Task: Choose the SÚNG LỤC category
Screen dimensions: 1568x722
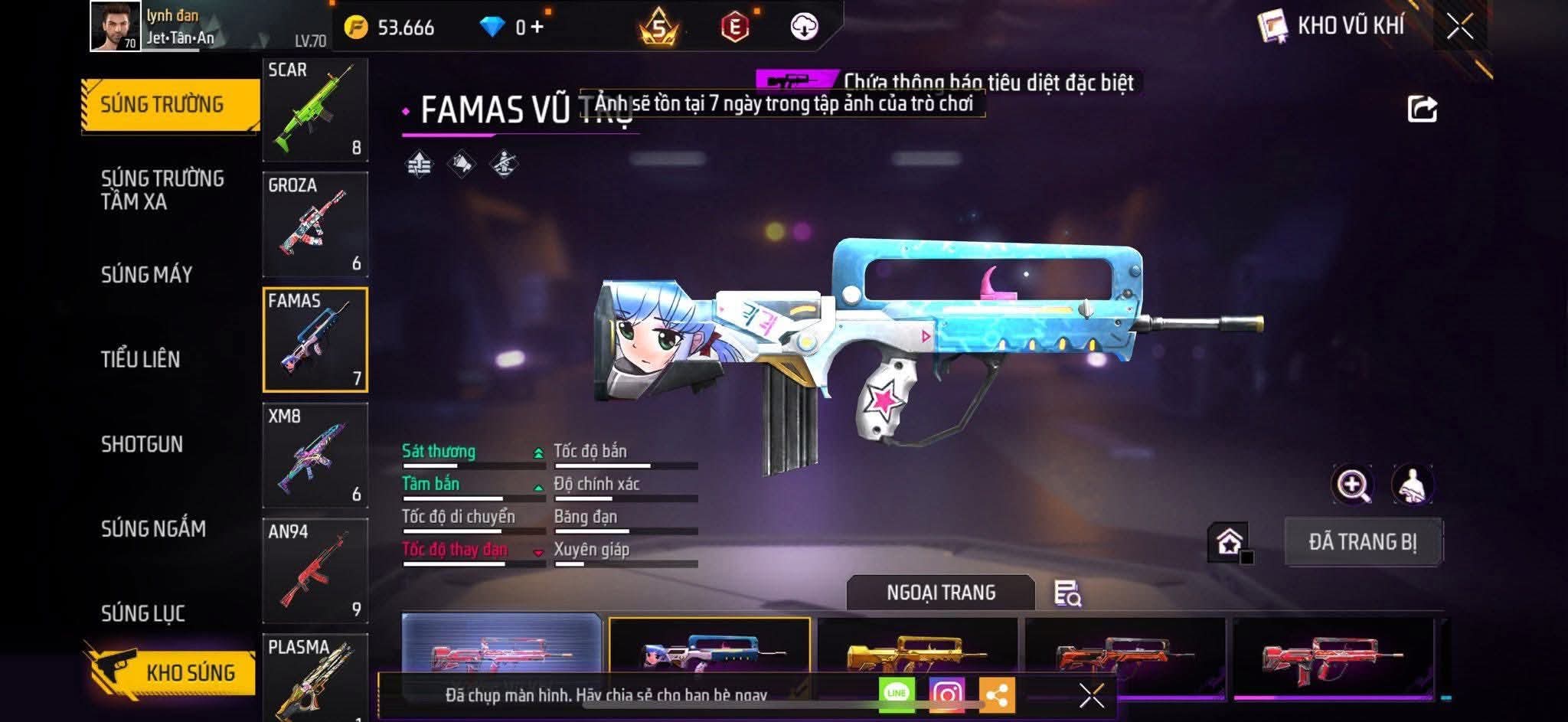Action: pyautogui.click(x=142, y=613)
